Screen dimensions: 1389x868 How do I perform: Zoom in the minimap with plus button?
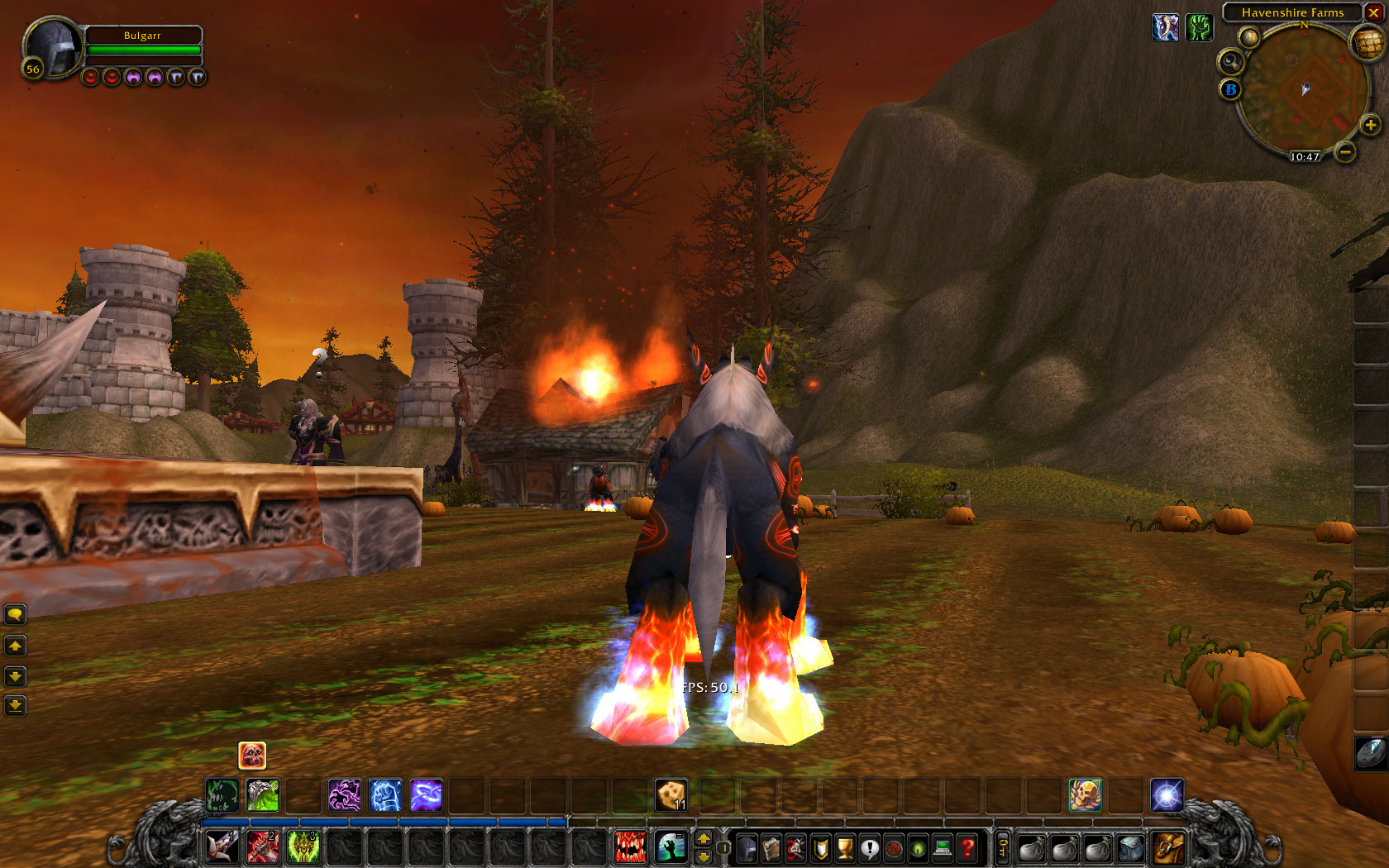[x=1370, y=126]
